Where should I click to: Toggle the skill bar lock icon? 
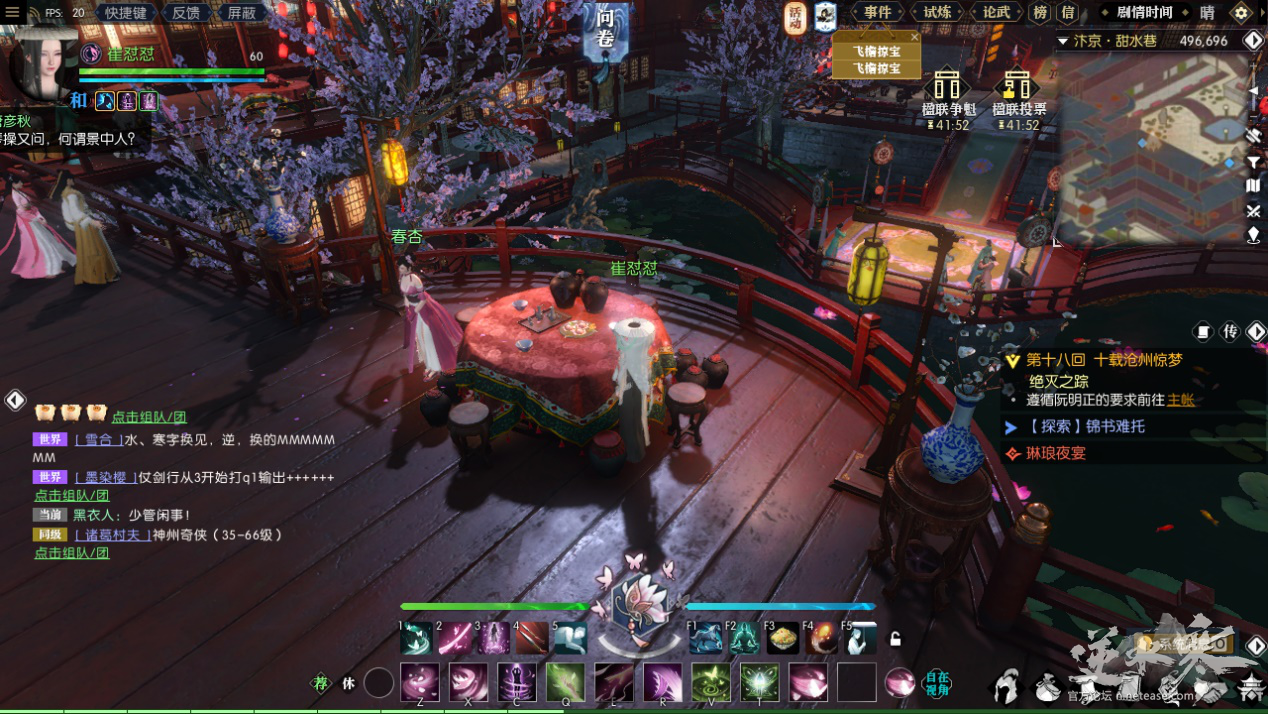click(x=896, y=639)
